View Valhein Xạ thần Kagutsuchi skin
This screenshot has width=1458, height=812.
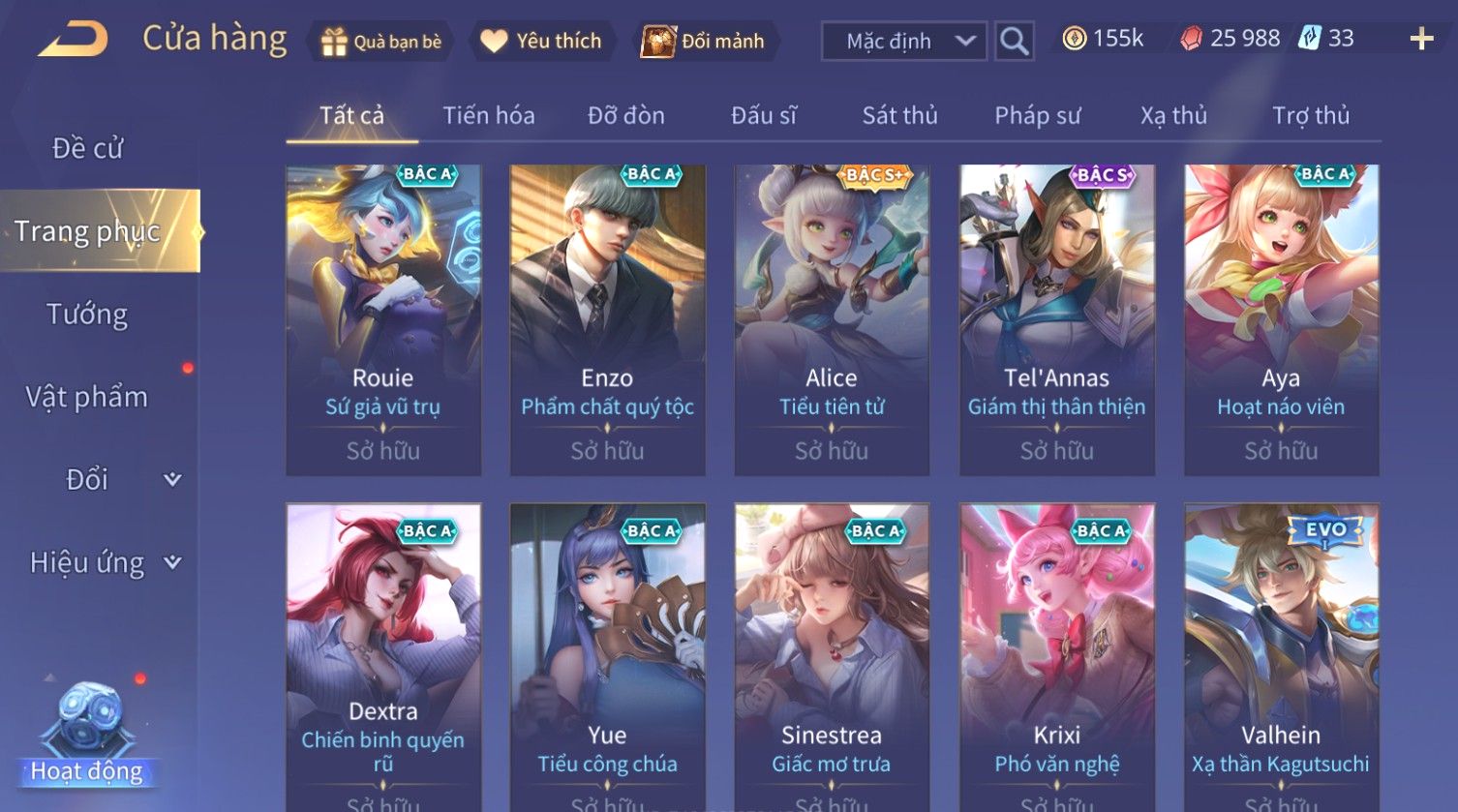[1281, 656]
